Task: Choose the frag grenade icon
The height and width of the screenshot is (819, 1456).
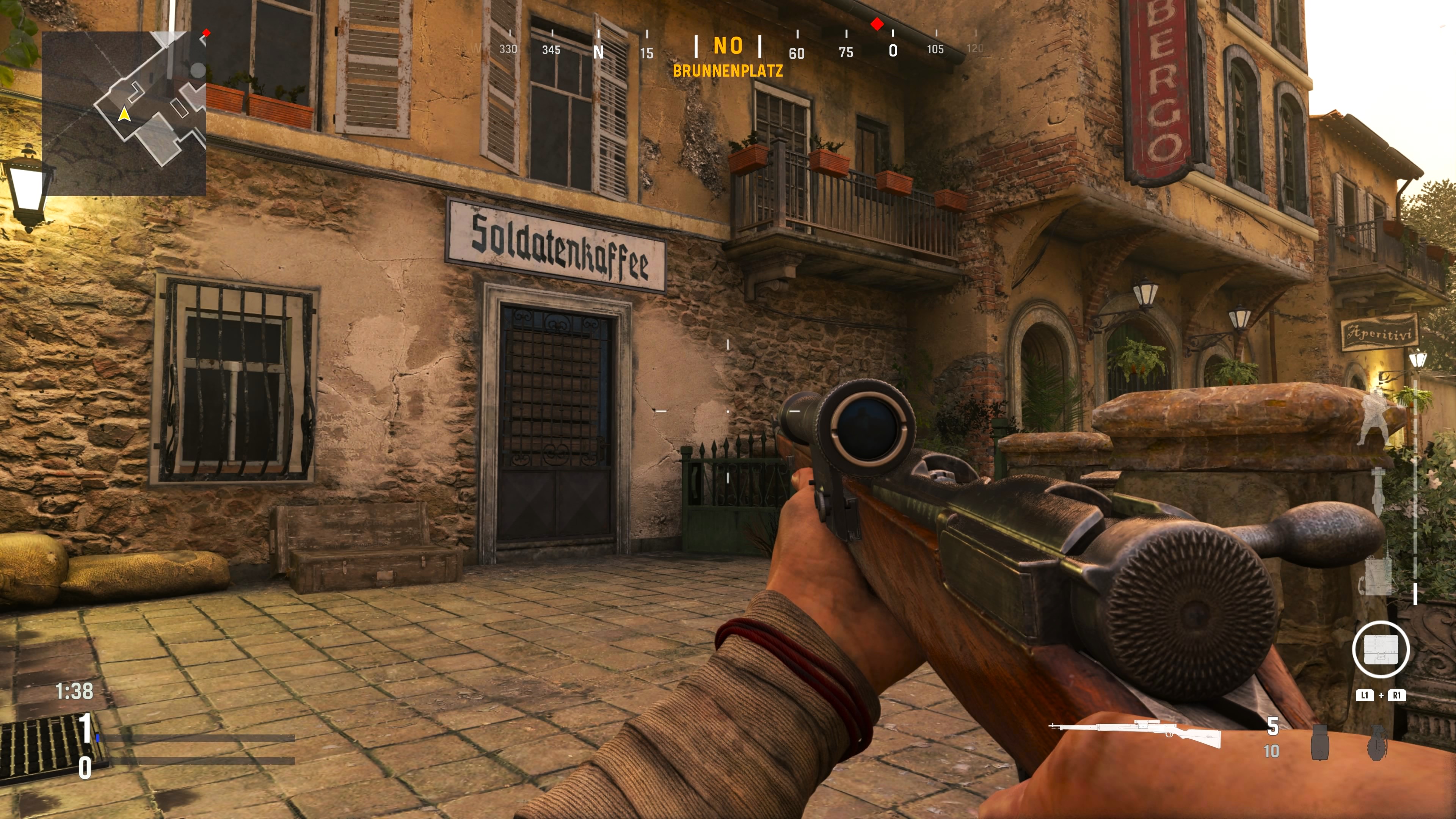Action: (x=1376, y=743)
